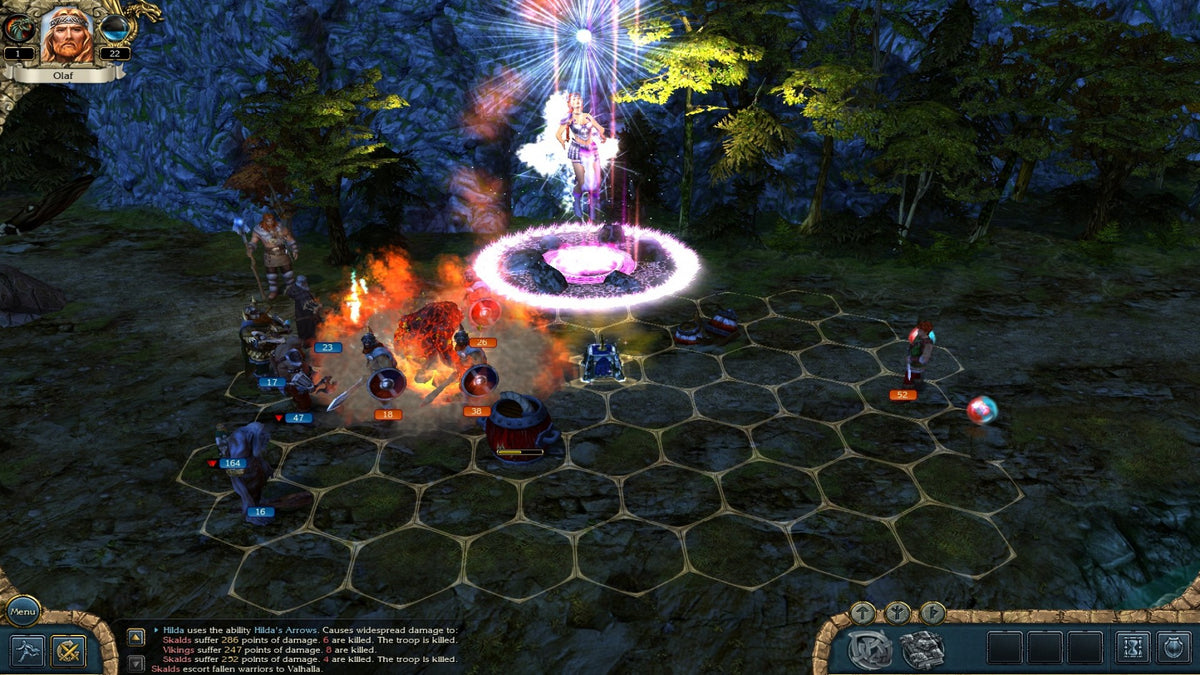Image resolution: width=1200 pixels, height=675 pixels.
Task: Select the upward arrow rune button
Action: [x=862, y=612]
